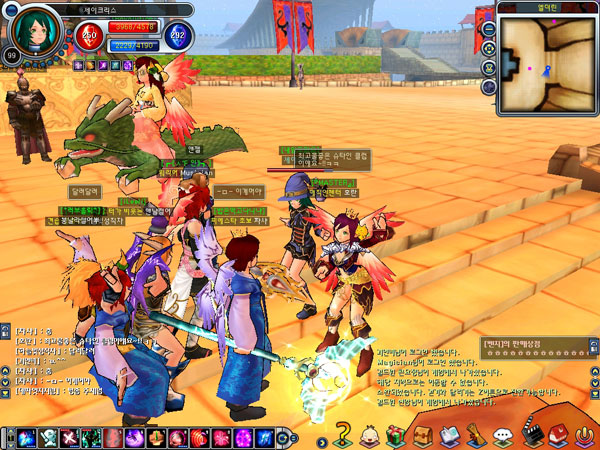
Task: Use the first blue burst skill slot
Action: click(x=25, y=437)
